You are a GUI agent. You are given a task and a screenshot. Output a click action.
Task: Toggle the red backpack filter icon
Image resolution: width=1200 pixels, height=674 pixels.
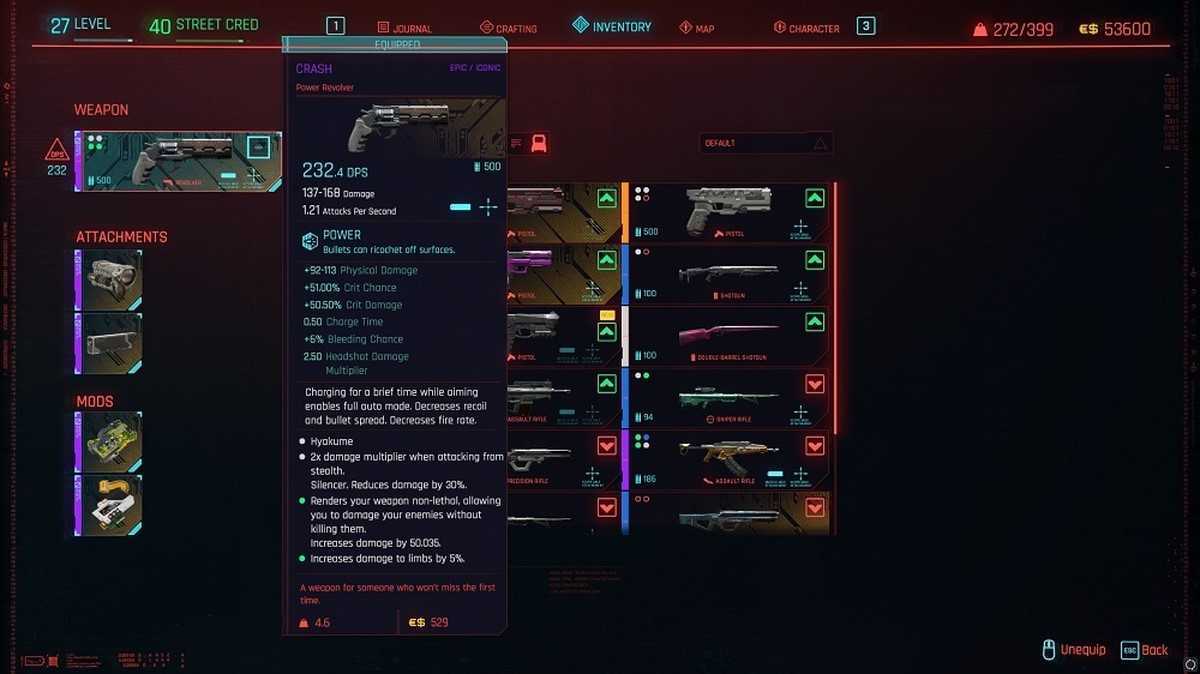point(538,143)
